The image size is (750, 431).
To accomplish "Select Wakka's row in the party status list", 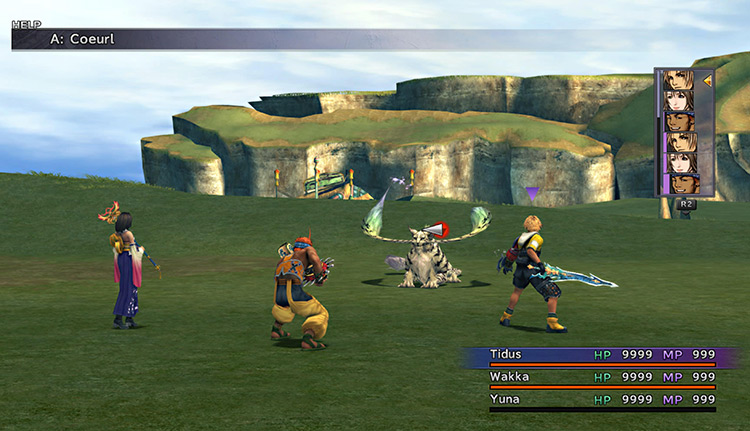I will 602,377.
